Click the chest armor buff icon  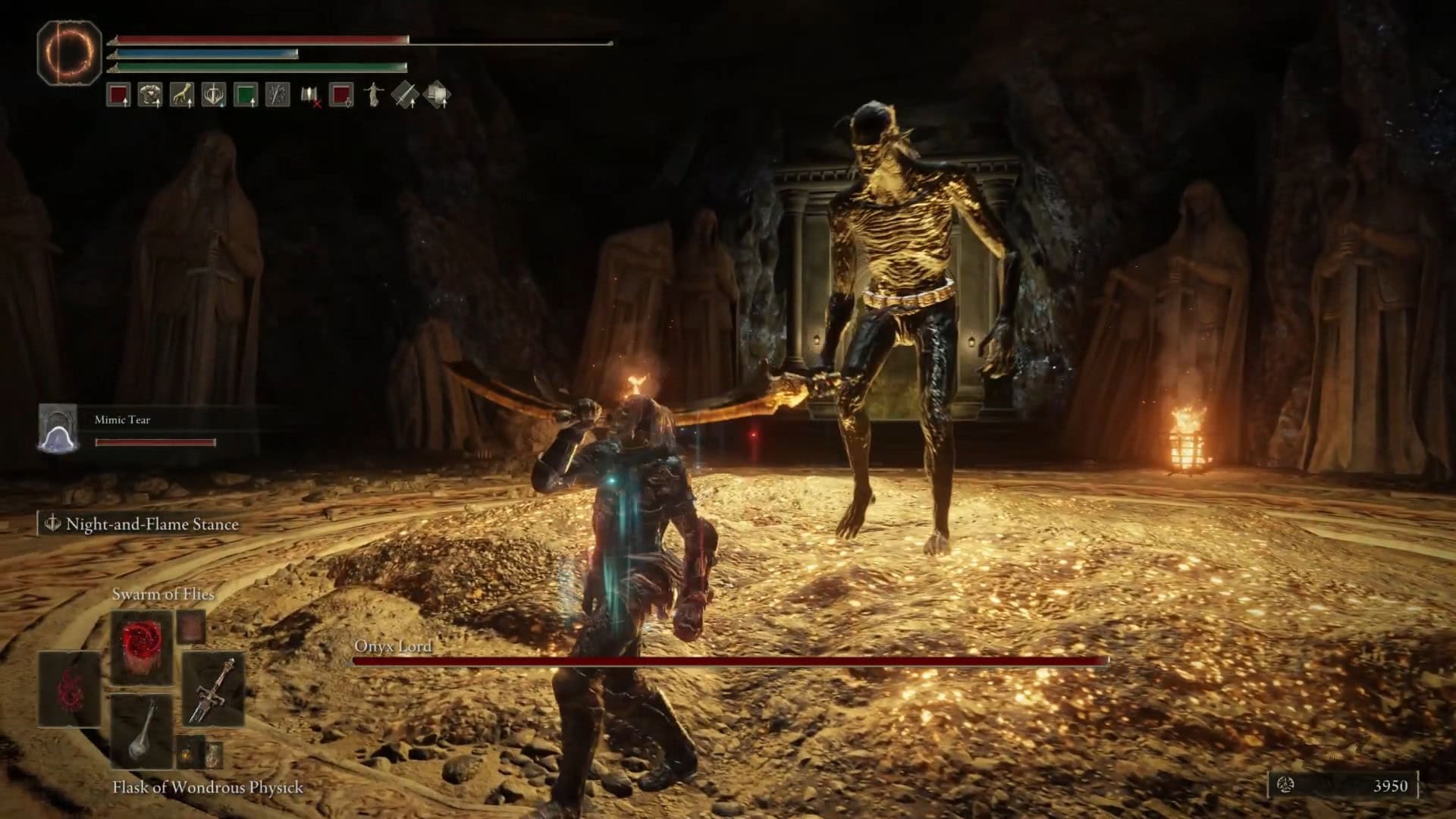click(150, 95)
